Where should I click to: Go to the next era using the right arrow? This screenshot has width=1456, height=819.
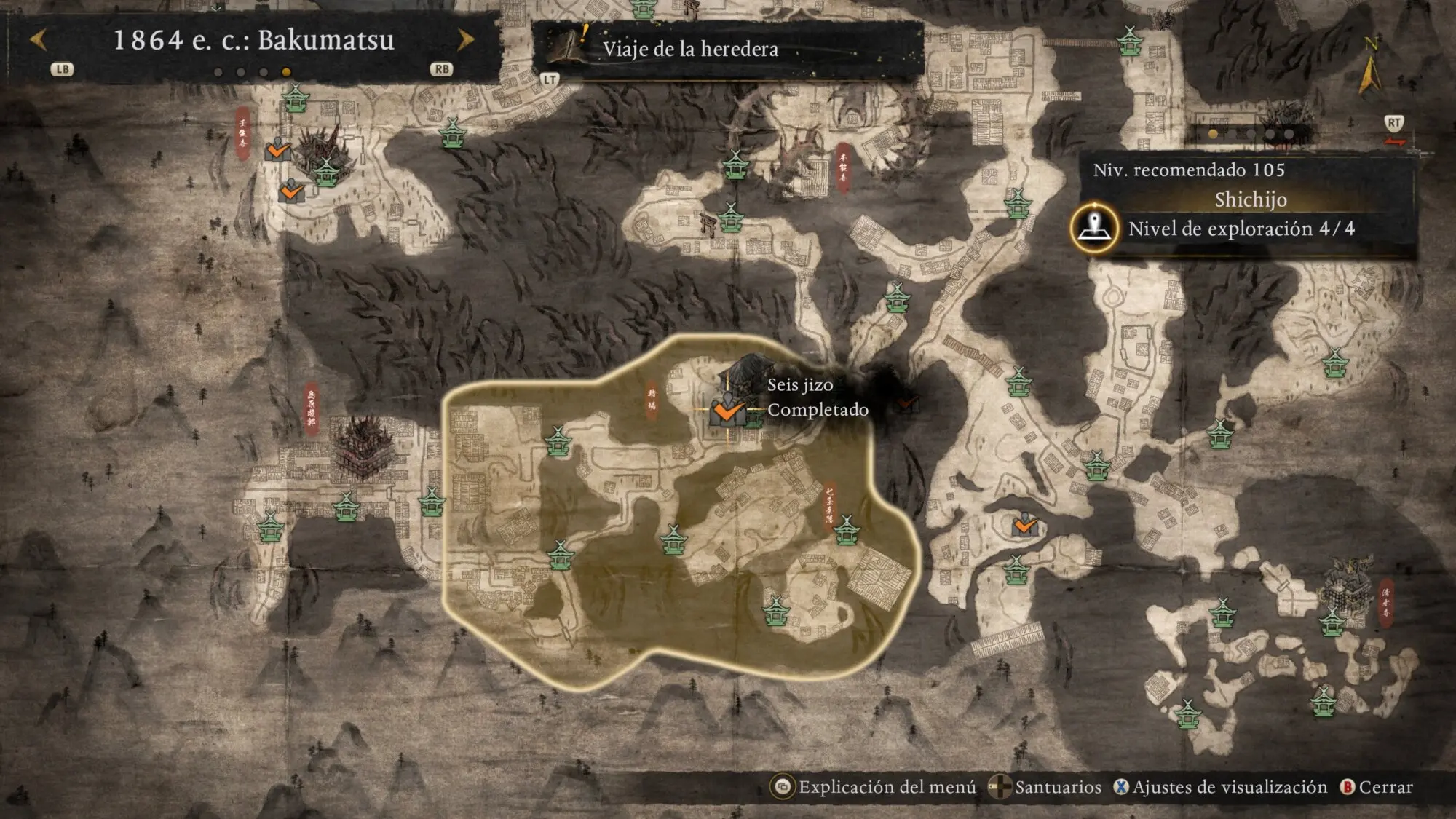point(465,39)
